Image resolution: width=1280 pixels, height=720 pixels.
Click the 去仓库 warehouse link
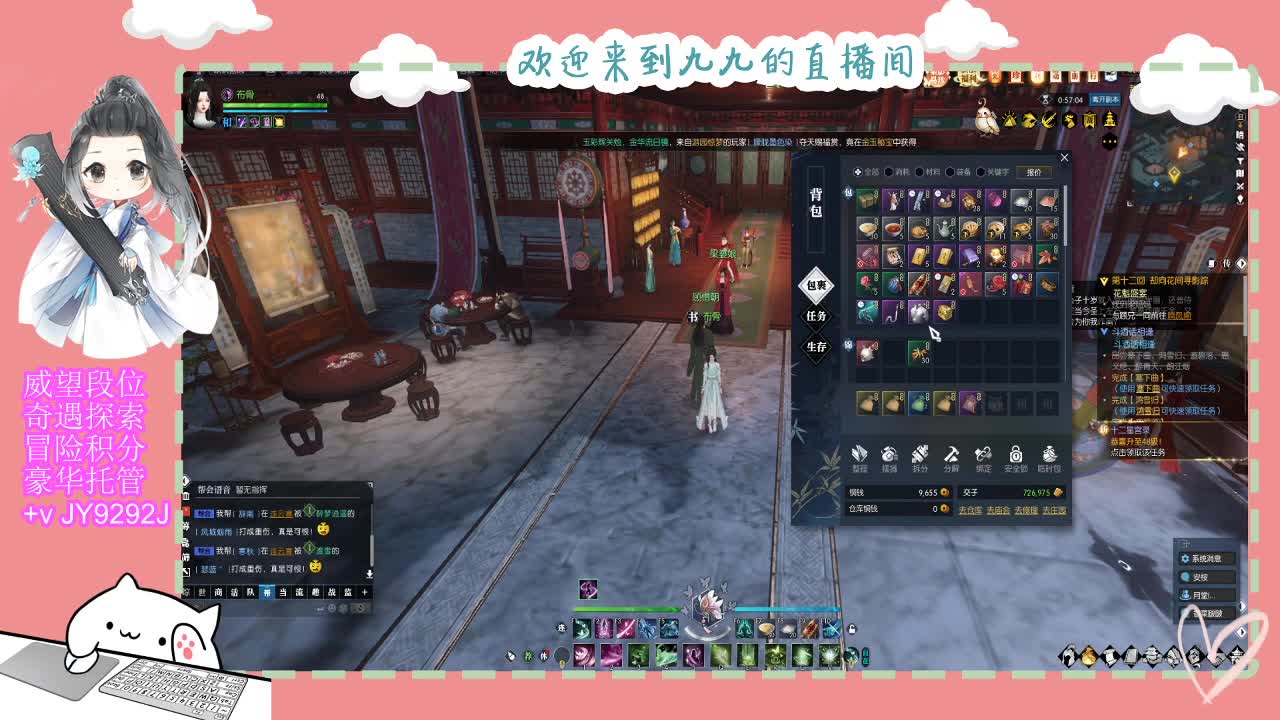tap(970, 510)
